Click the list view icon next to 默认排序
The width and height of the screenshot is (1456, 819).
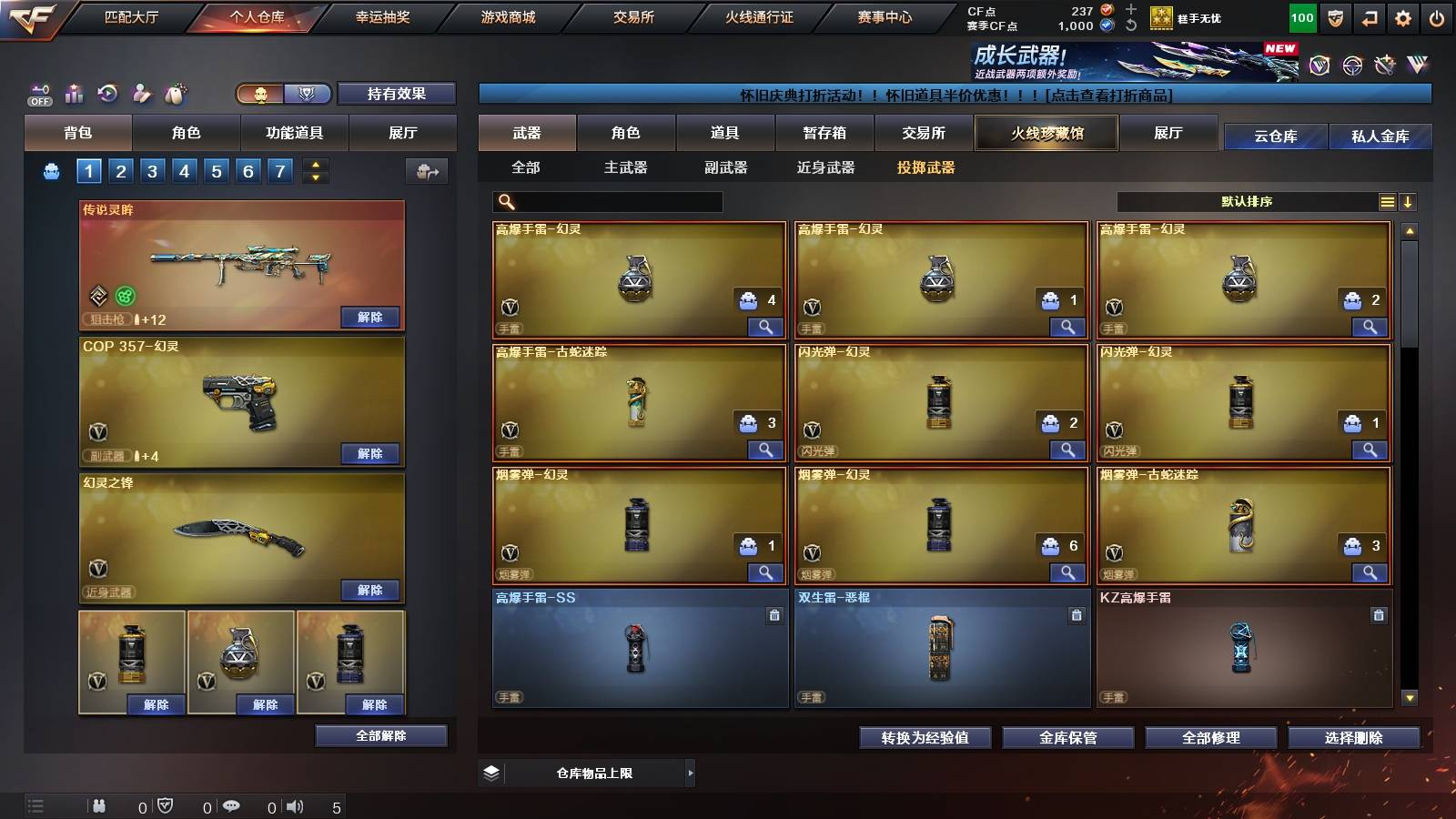(x=1387, y=201)
